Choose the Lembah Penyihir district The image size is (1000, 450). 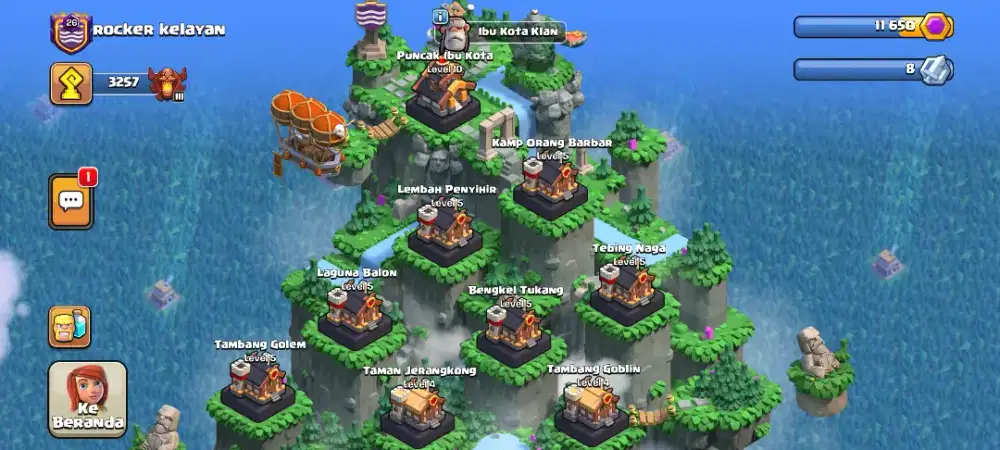coord(445,230)
